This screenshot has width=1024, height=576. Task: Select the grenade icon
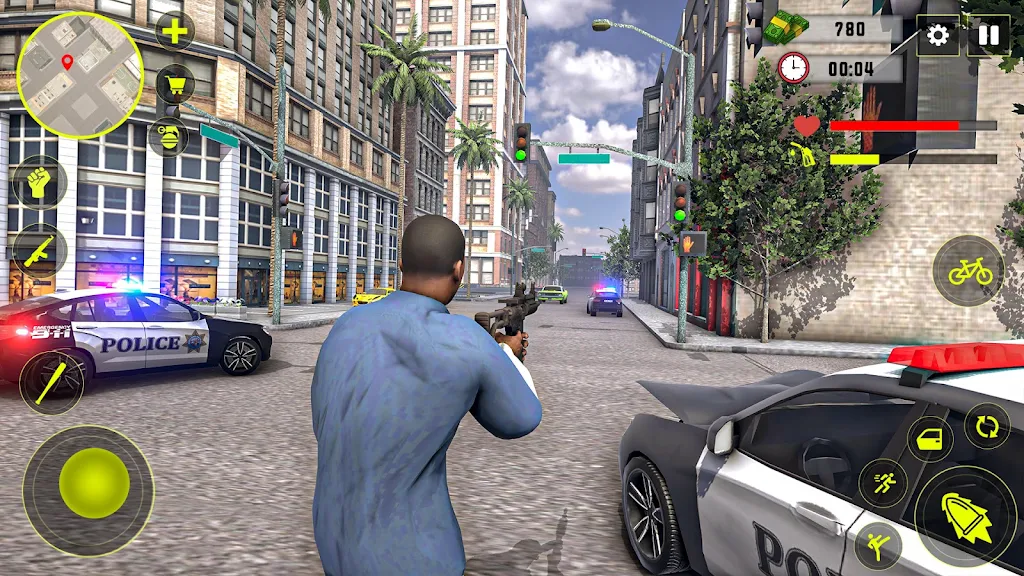(x=167, y=135)
